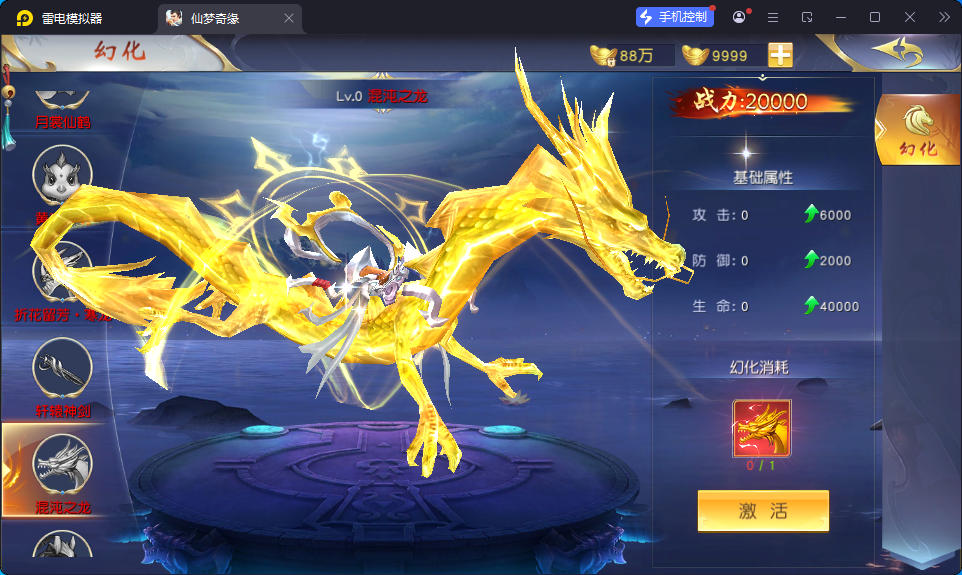Open the 手机控制 phone control button
This screenshot has height=575, width=962.
coord(674,17)
